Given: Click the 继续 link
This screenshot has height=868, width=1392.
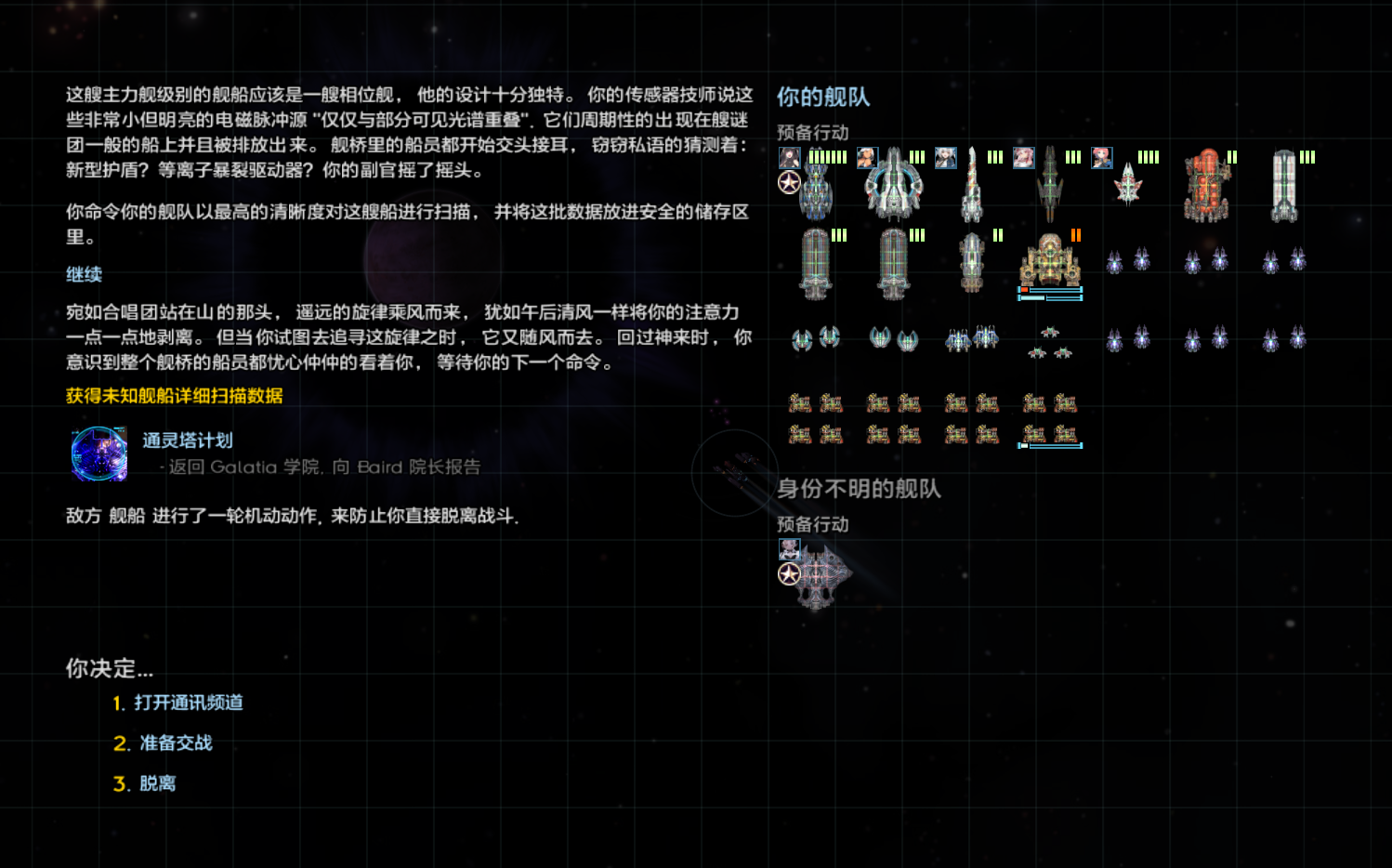Looking at the screenshot, I should point(83,274).
